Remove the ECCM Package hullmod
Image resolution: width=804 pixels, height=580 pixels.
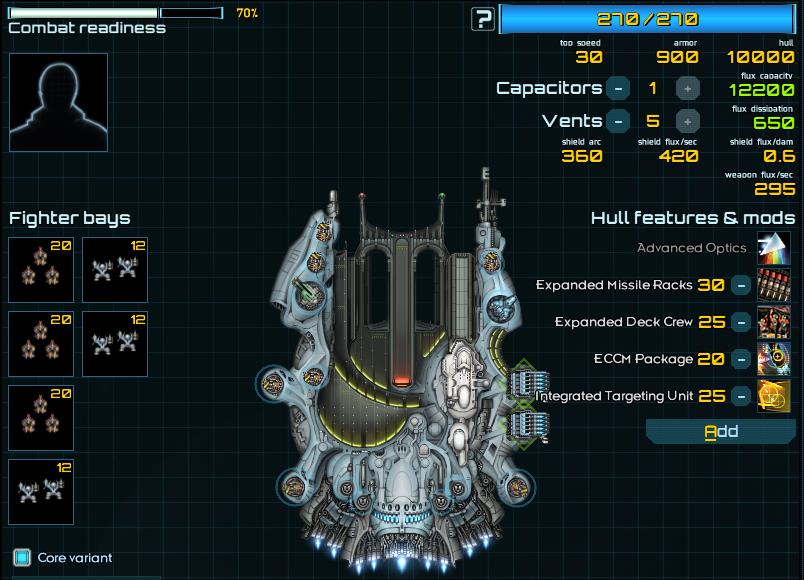pos(741,359)
